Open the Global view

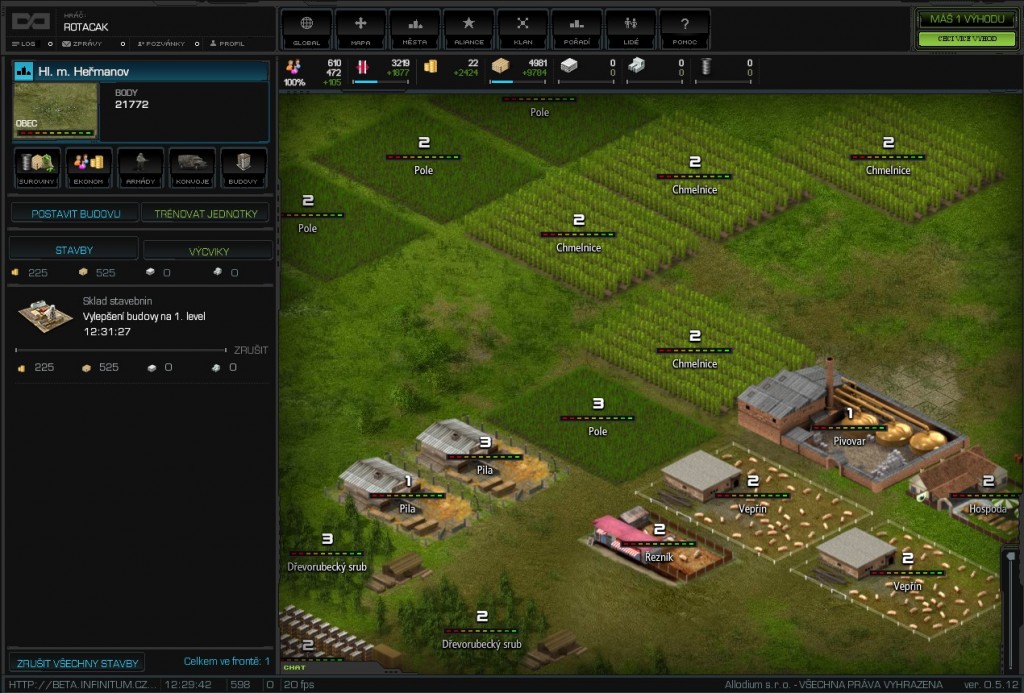tap(307, 29)
